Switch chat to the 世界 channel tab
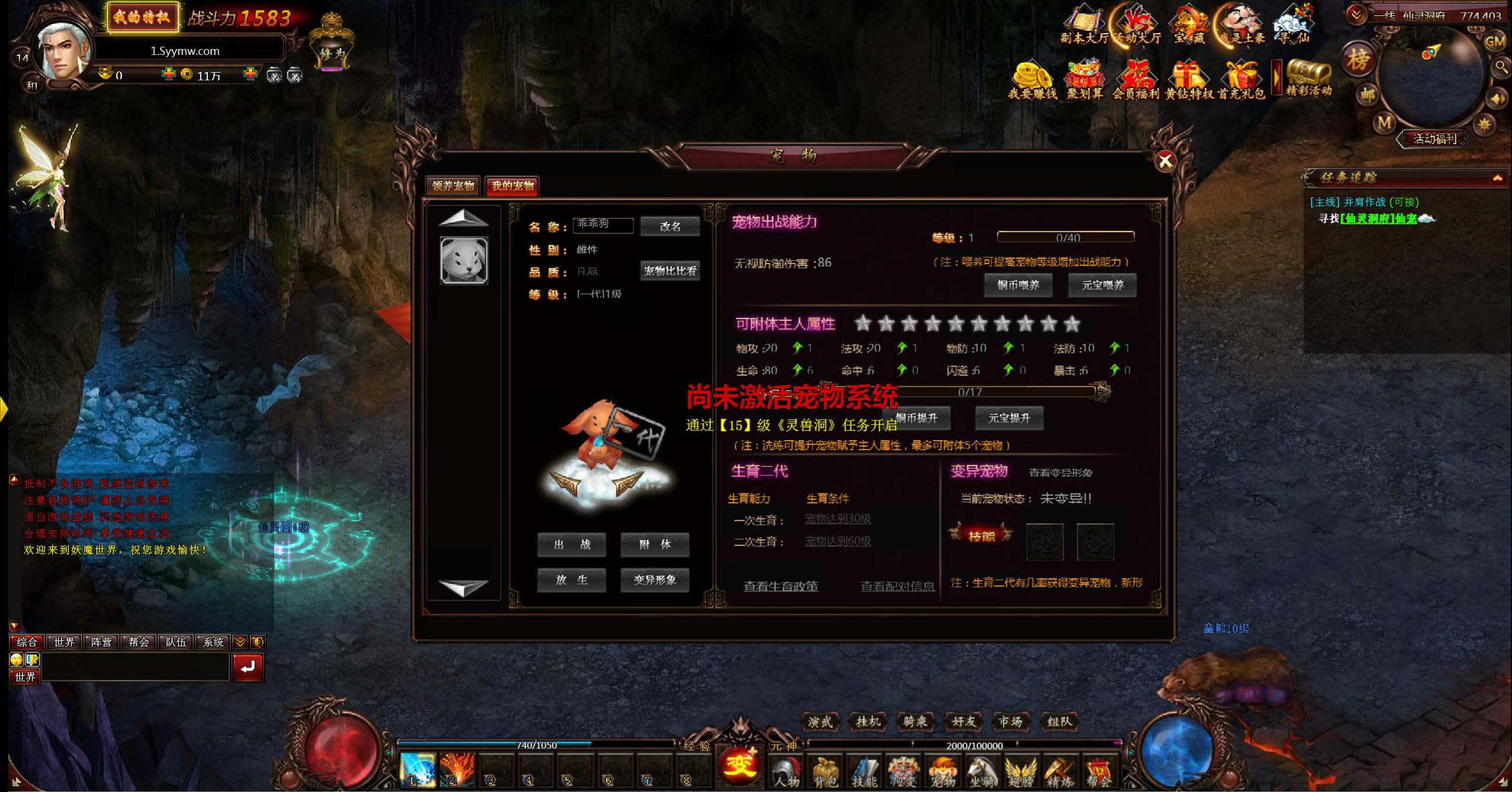 coord(64,642)
